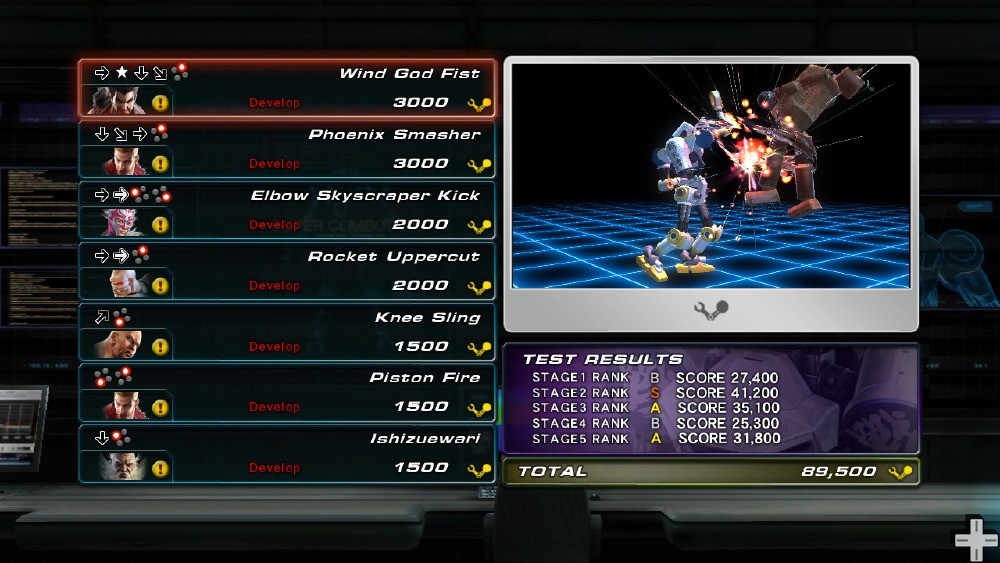Screen dimensions: 1000x563
Task: Choose the Phoenix Smasher entry
Action: point(287,149)
